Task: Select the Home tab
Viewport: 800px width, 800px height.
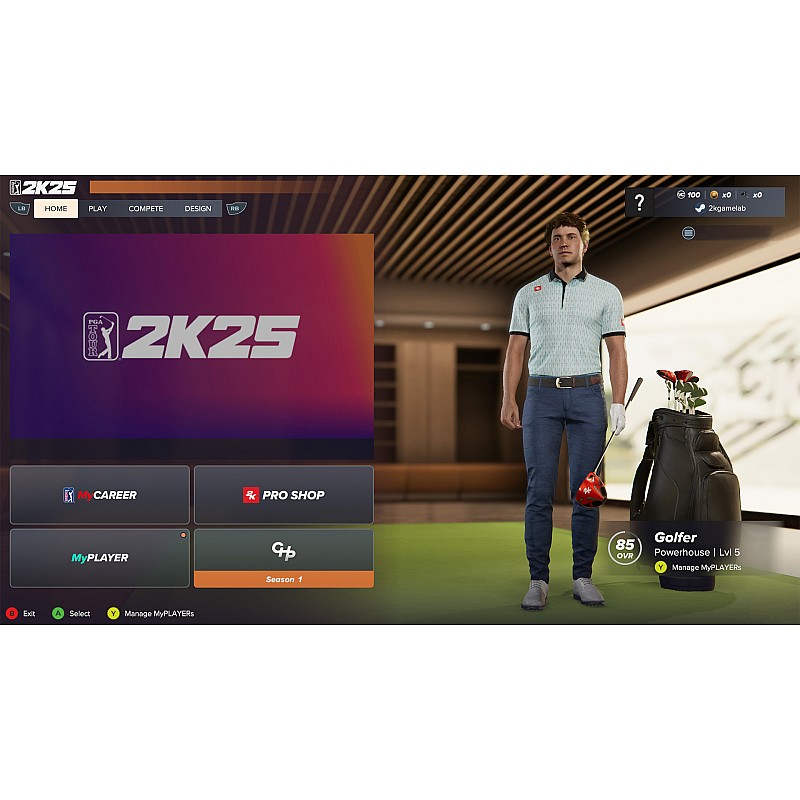Action: [x=56, y=208]
